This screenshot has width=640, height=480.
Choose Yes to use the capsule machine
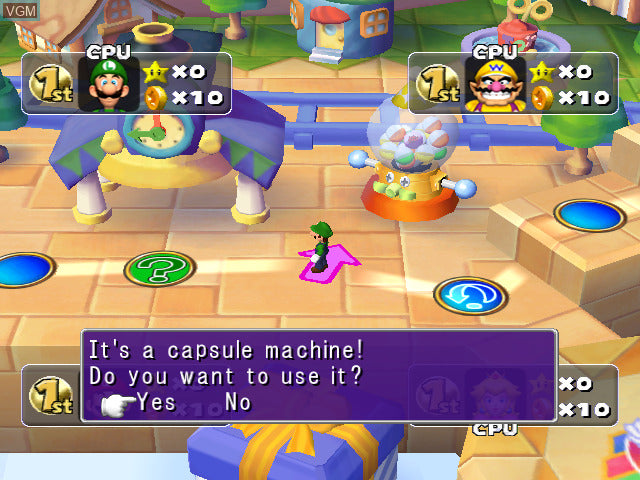pyautogui.click(x=156, y=402)
